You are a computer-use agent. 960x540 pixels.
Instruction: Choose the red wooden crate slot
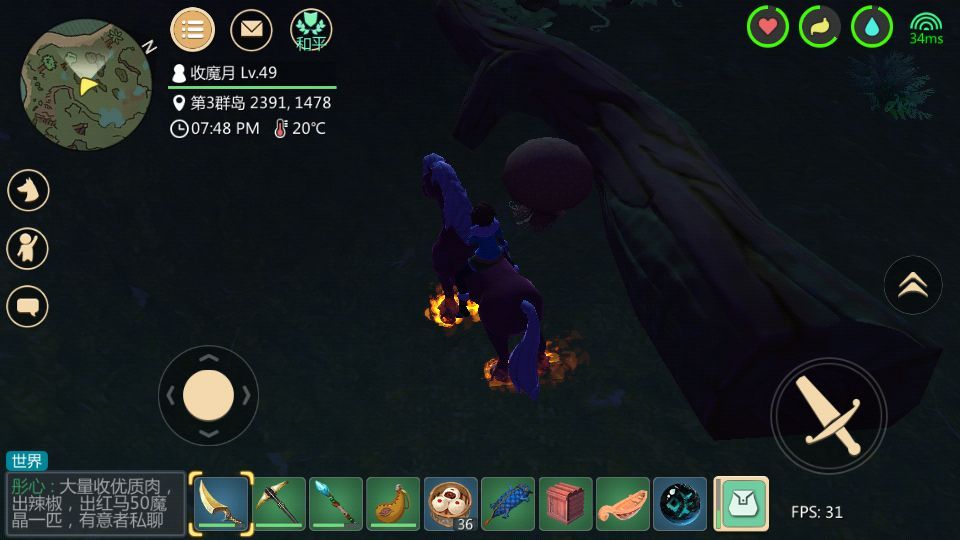point(566,503)
